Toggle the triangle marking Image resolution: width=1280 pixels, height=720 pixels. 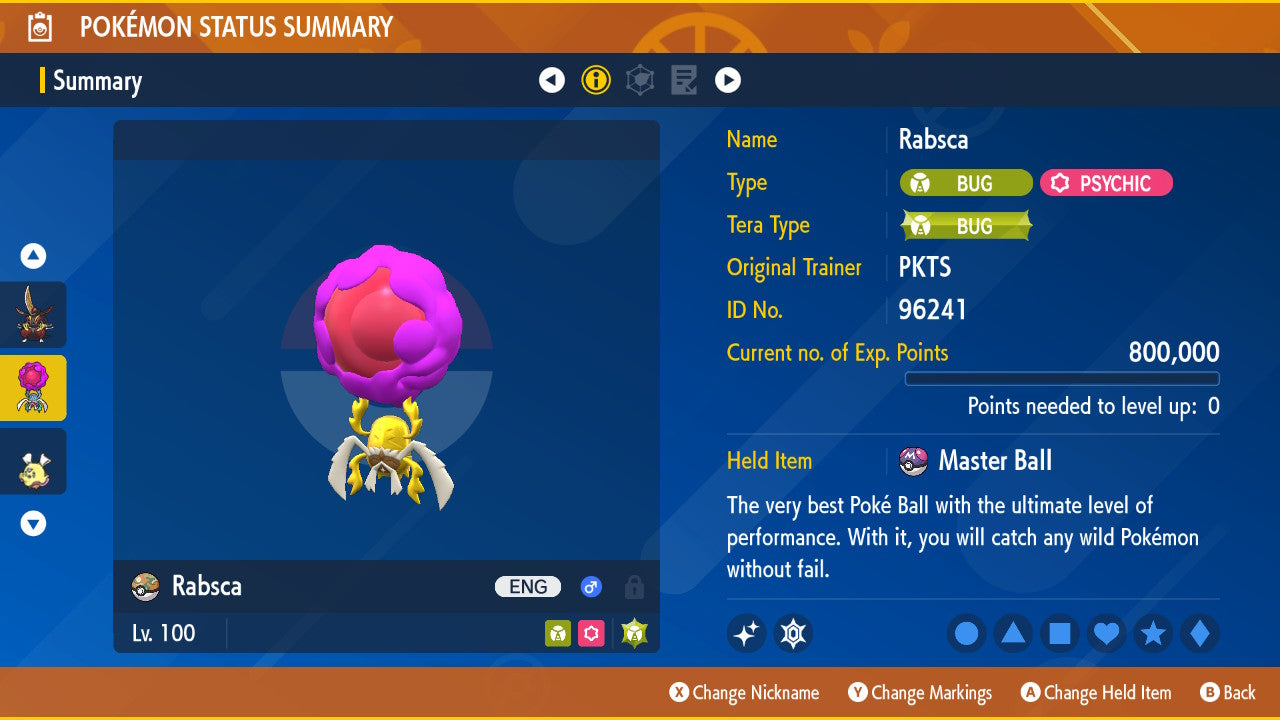1013,633
